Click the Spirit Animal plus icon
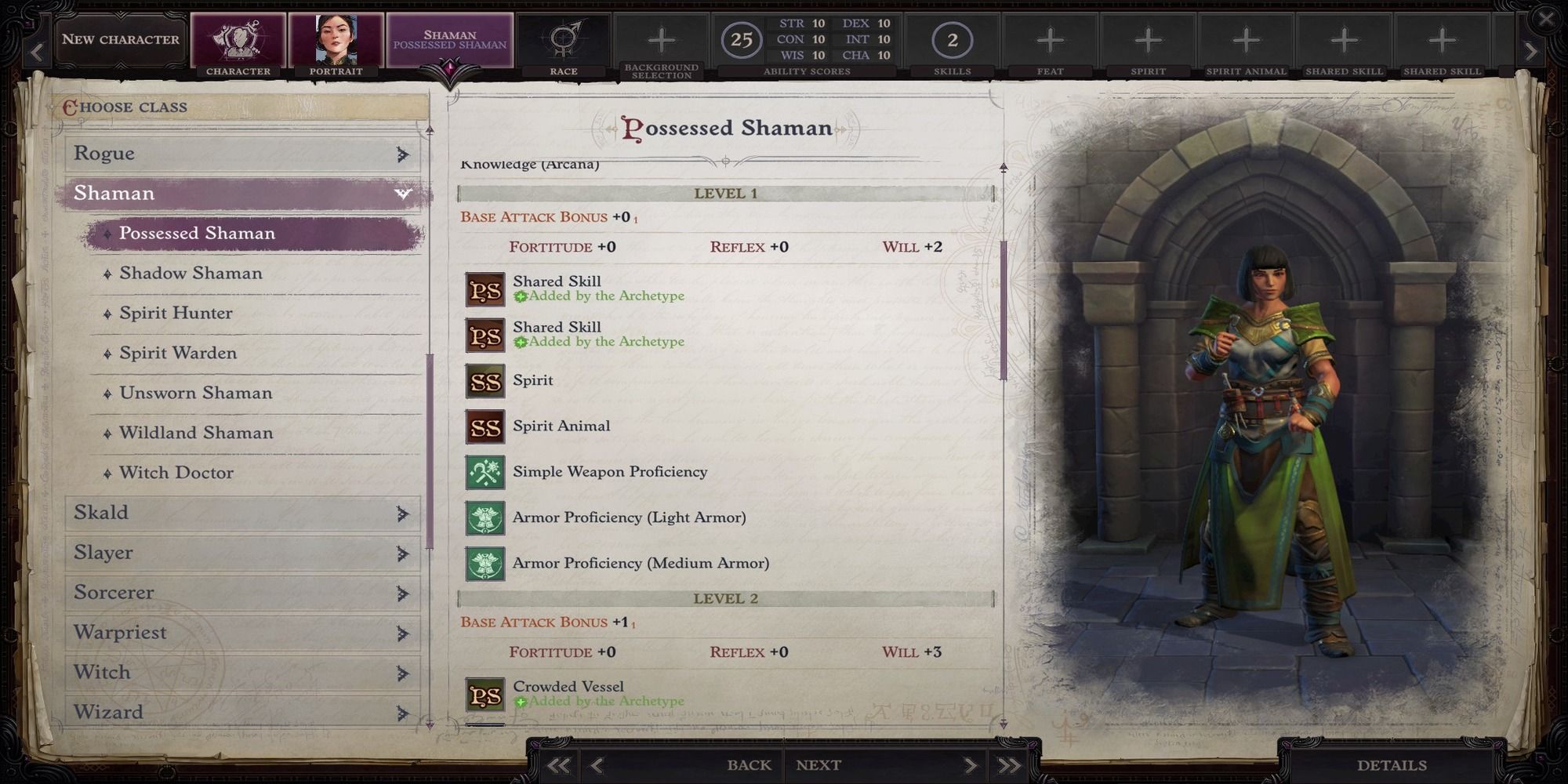 [x=1246, y=38]
